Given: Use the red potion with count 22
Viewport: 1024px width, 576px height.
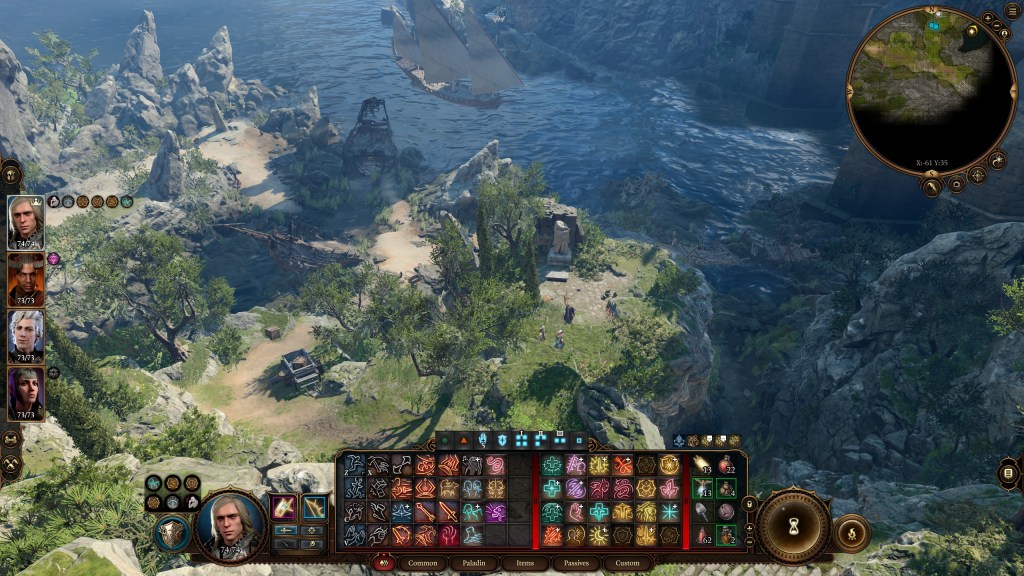Looking at the screenshot, I should (x=726, y=464).
